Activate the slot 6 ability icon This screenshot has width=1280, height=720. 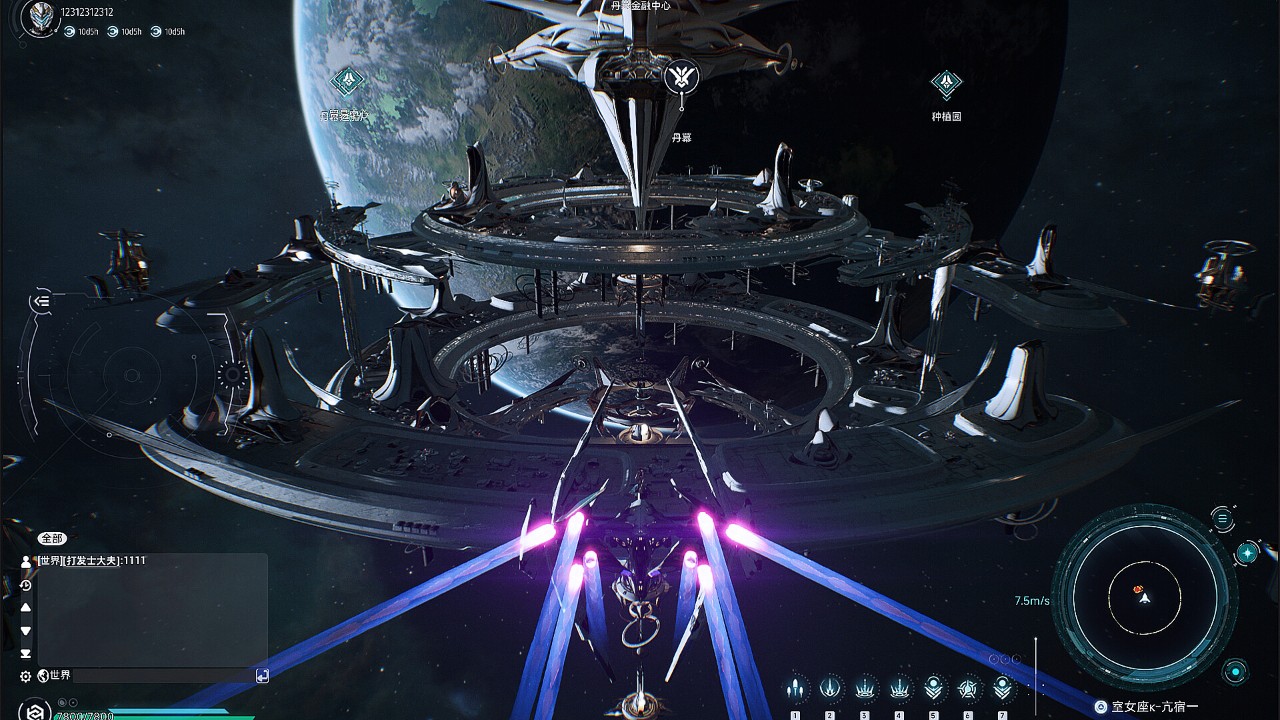point(968,688)
